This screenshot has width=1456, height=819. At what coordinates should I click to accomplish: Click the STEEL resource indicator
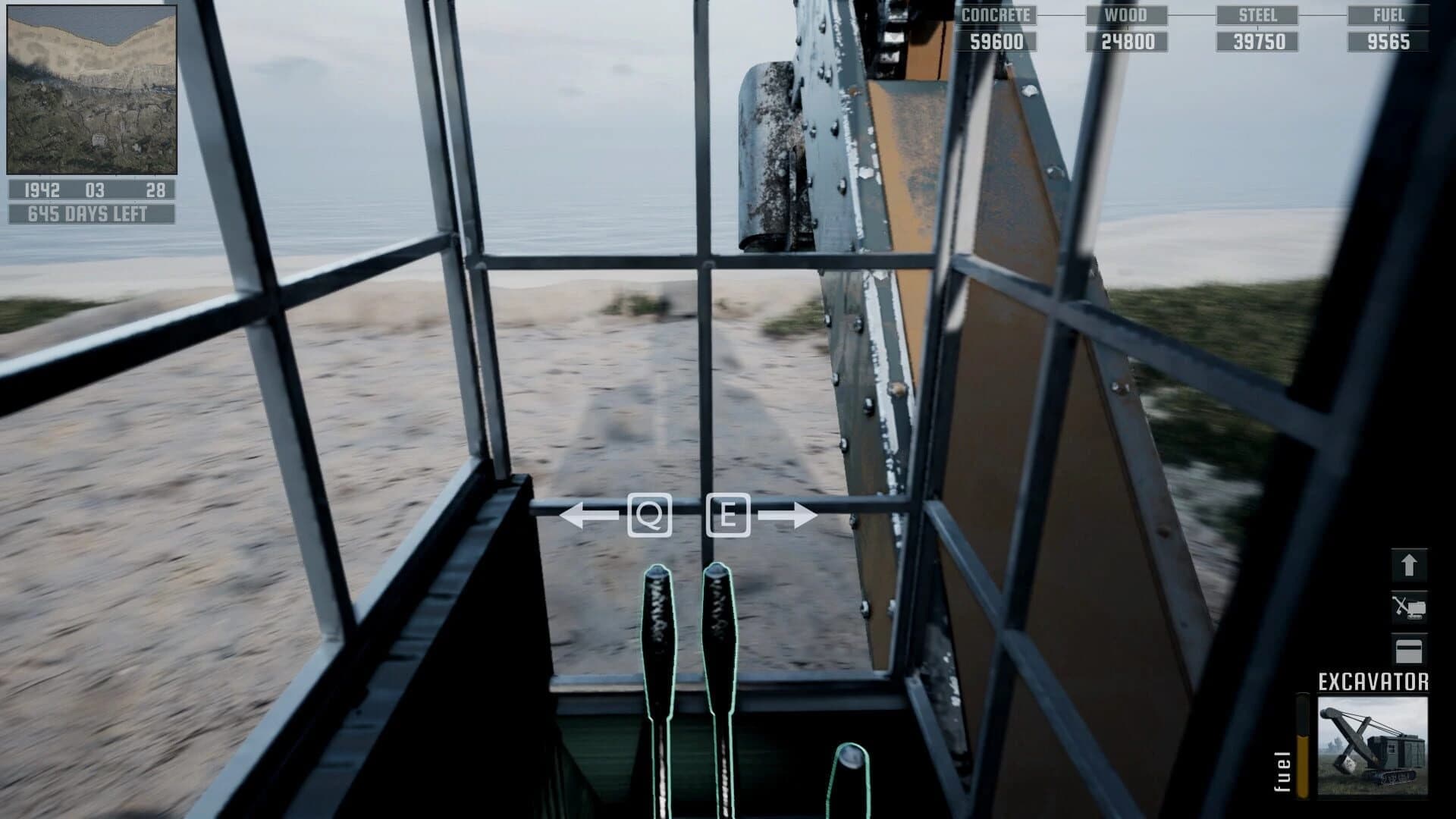tap(1260, 13)
